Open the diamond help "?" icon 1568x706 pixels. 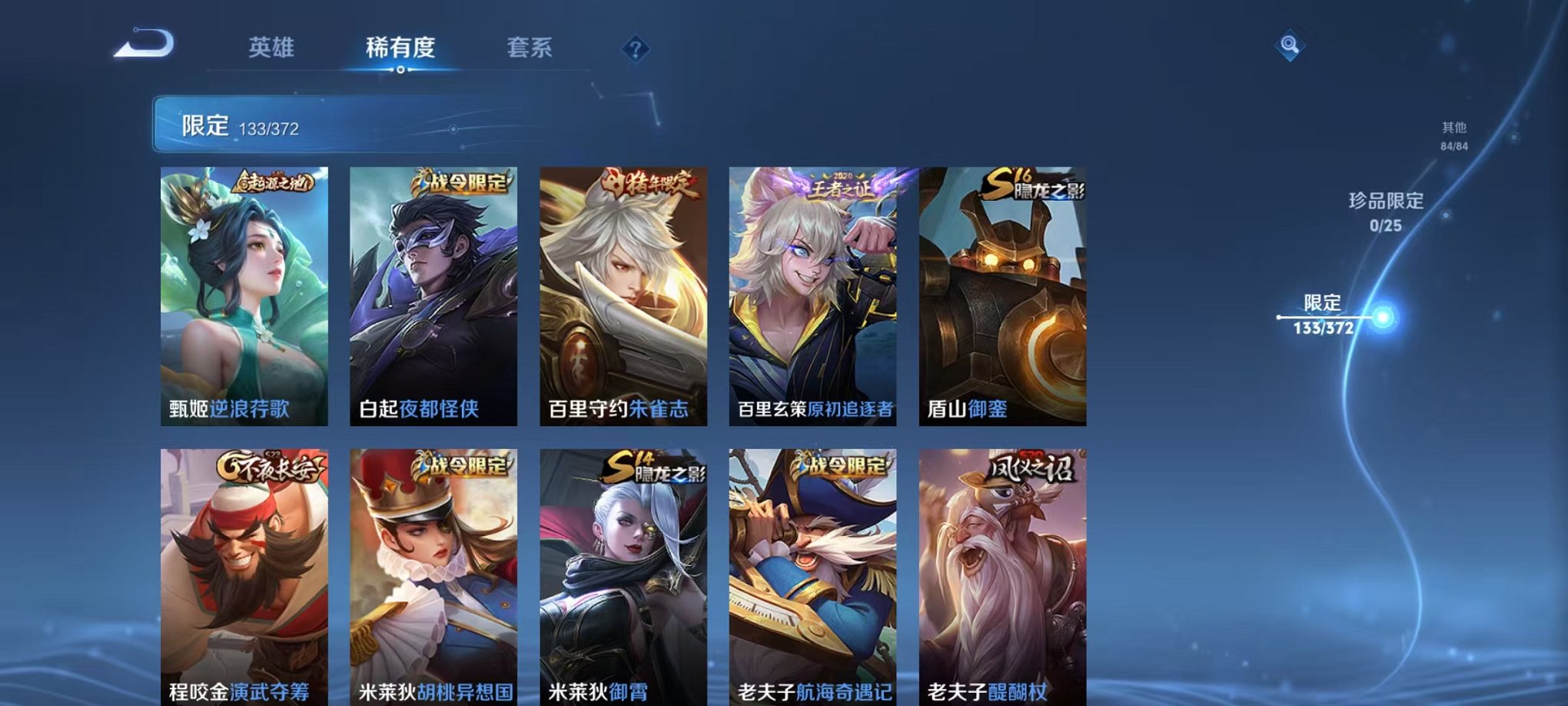point(634,49)
